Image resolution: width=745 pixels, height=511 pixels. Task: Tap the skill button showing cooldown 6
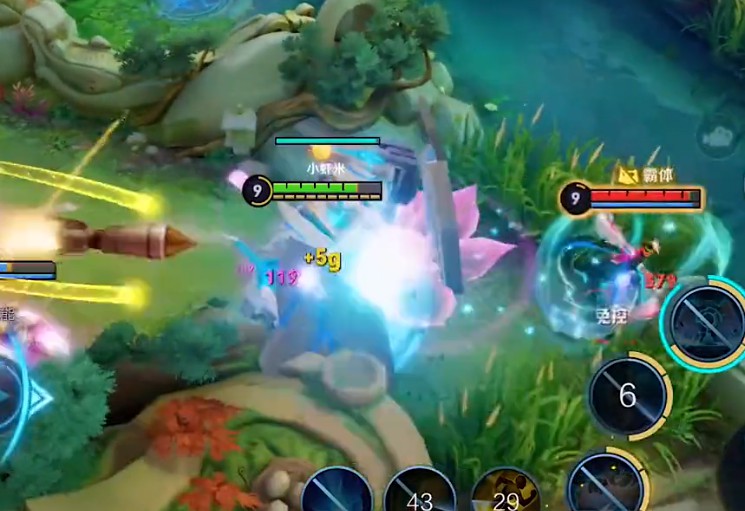coord(627,396)
